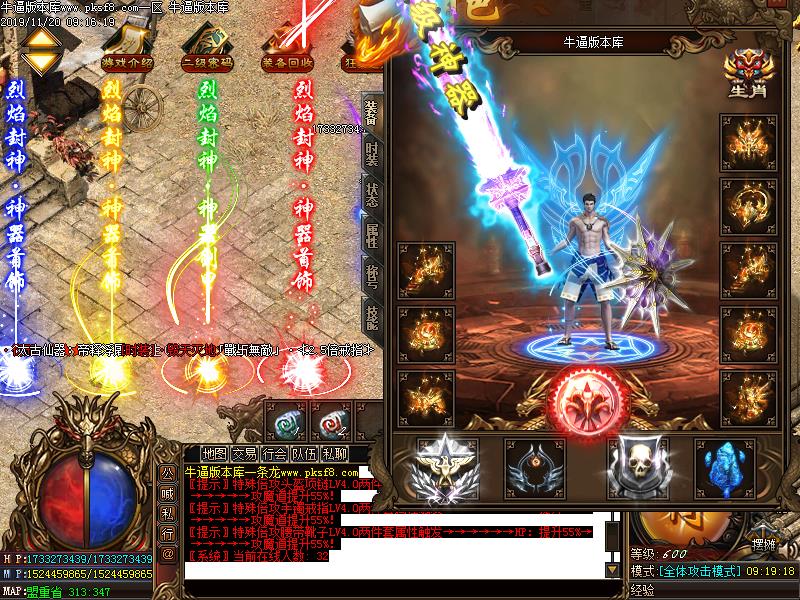Image resolution: width=800 pixels, height=600 pixels.
Task: Open the 生肖 zodiac icon
Action: [746, 73]
